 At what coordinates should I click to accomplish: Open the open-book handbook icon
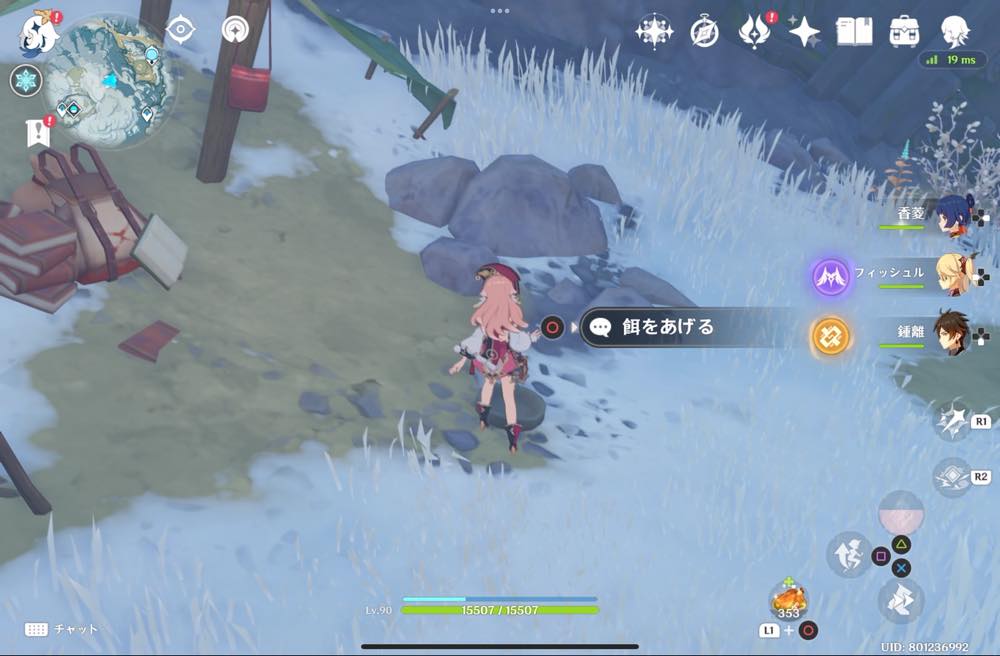(x=854, y=32)
